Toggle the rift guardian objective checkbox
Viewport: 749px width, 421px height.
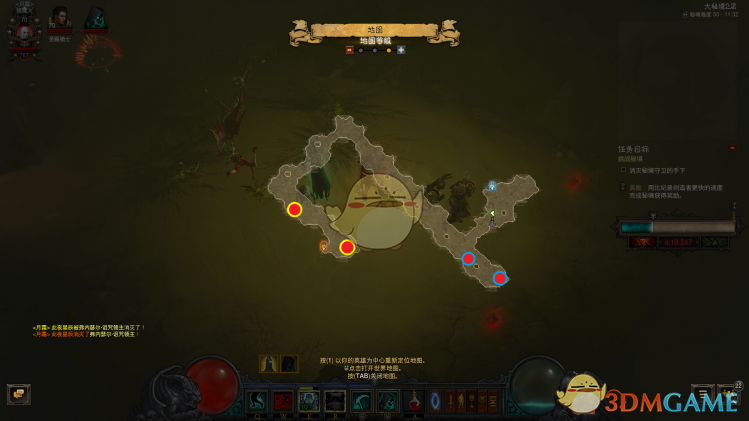623,170
